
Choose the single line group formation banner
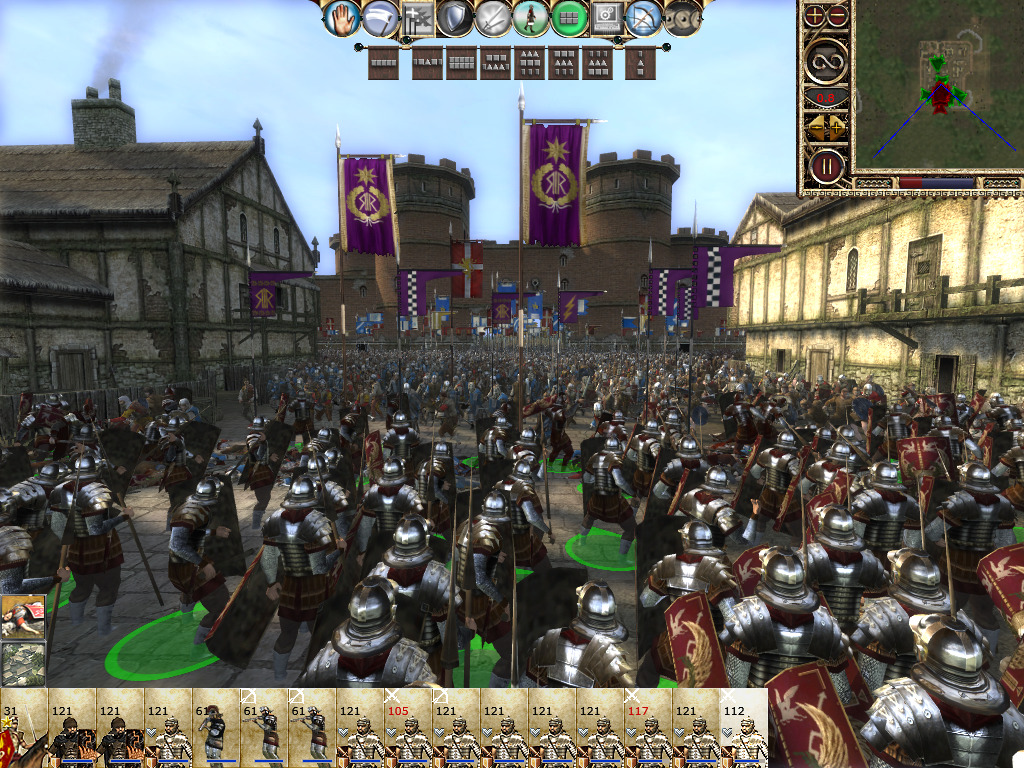(x=383, y=64)
